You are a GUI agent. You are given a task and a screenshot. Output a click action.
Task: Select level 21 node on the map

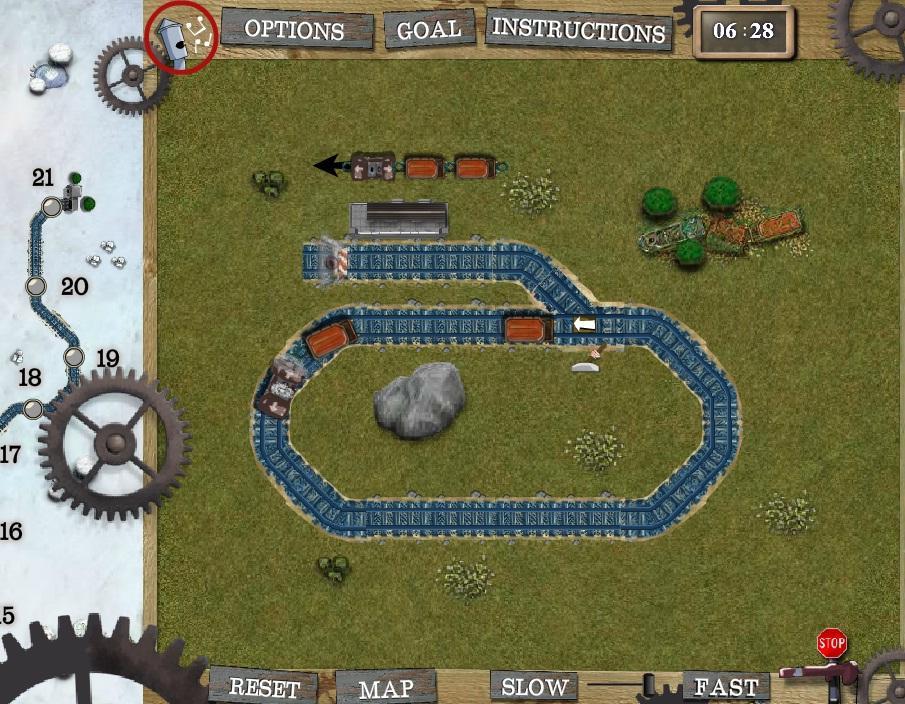click(x=51, y=207)
